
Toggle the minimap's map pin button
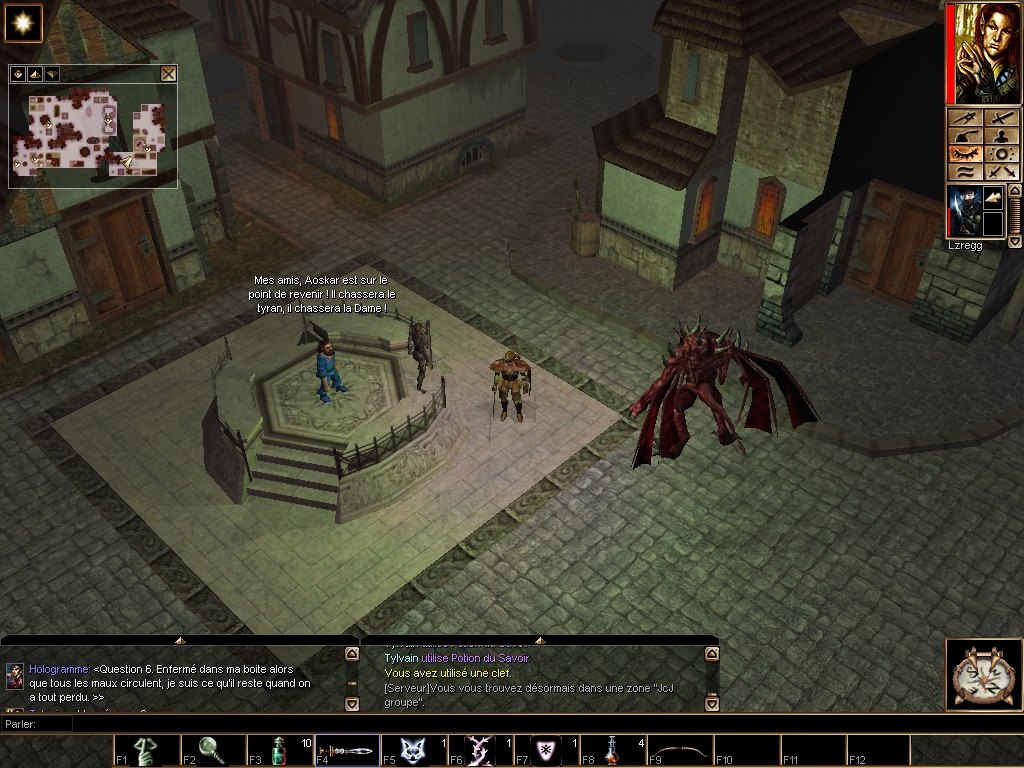pyautogui.click(x=18, y=73)
